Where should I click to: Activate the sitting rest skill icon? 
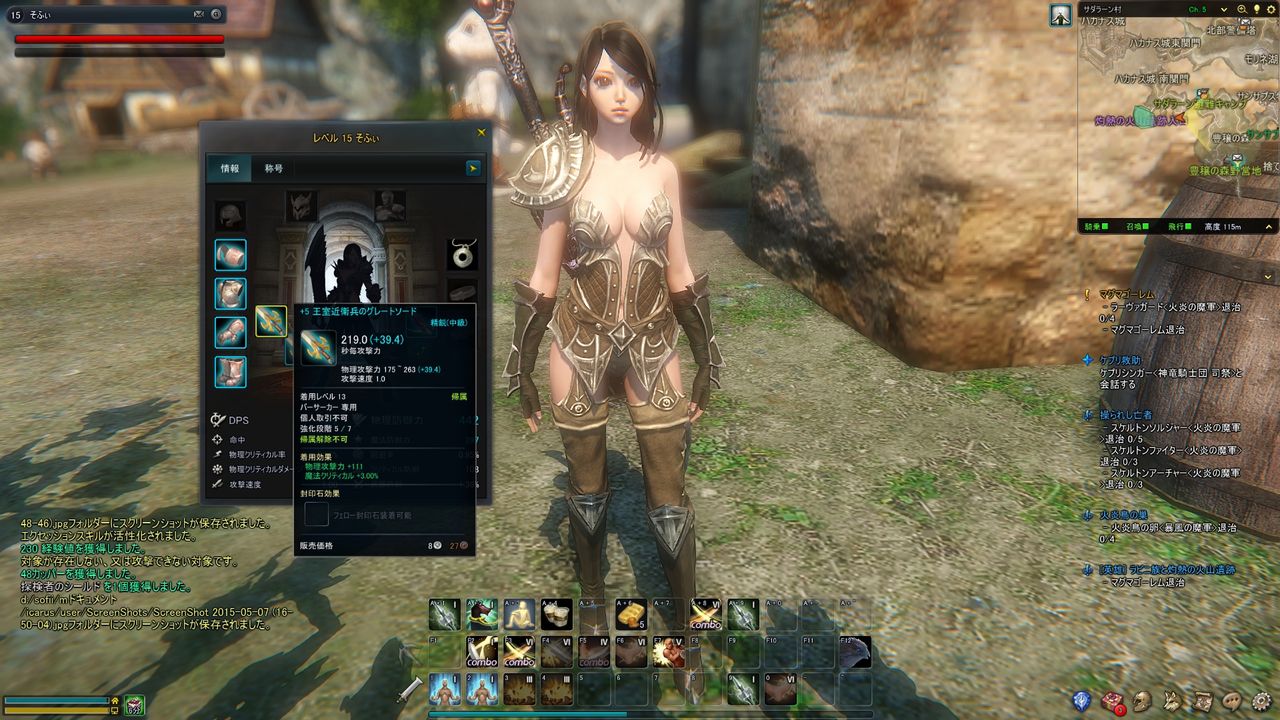coord(519,614)
